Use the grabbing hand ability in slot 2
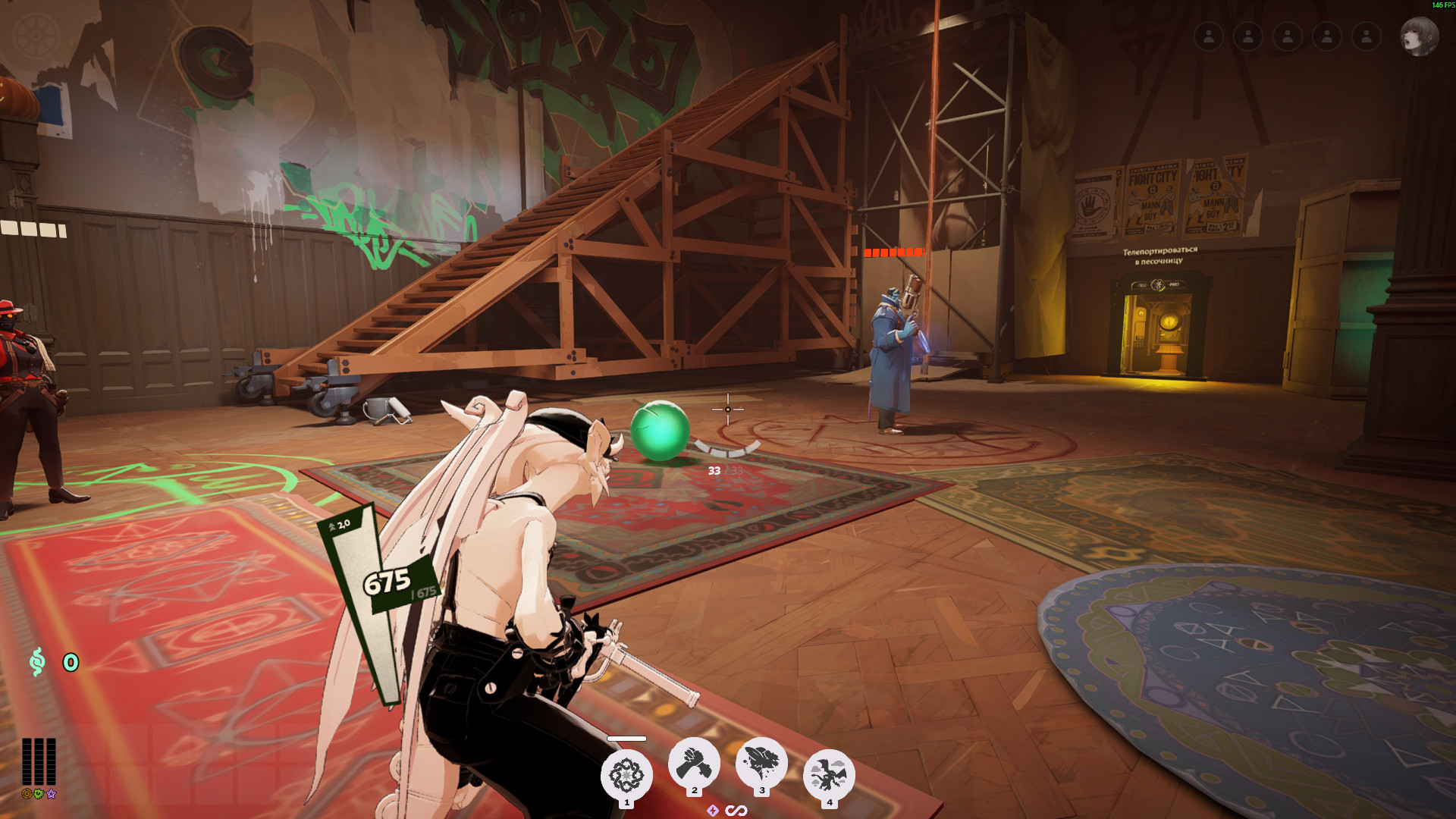Screen dimensions: 1456x819 pos(694,763)
